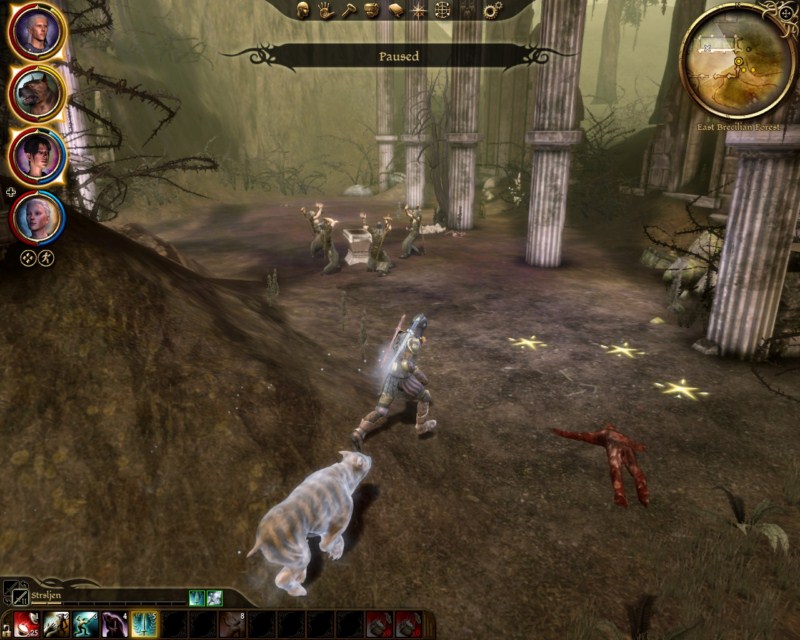
Task: Toggle the quickbar lock padlock icon
Action: click(x=6, y=624)
